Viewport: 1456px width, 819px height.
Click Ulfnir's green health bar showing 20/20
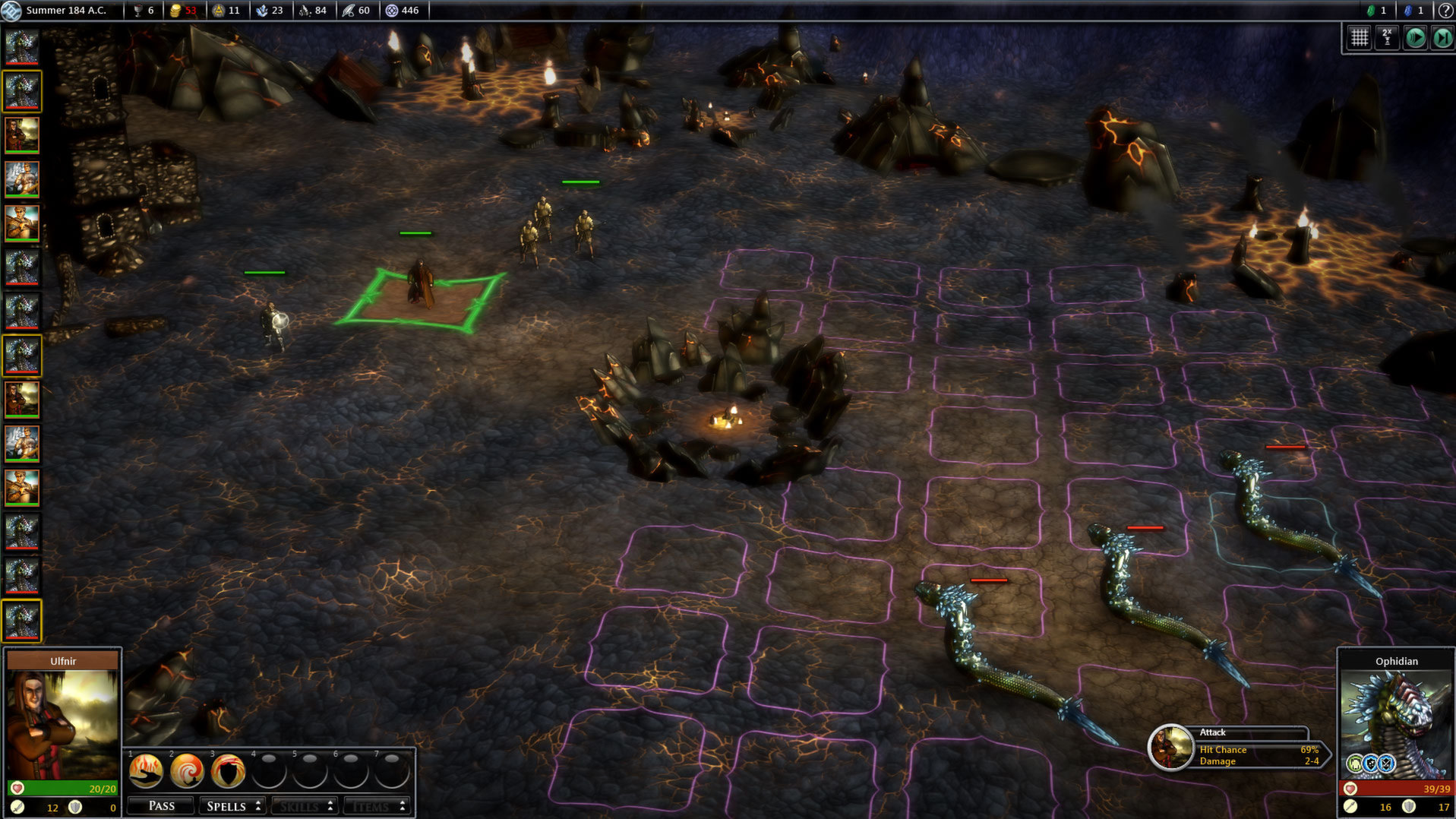61,789
